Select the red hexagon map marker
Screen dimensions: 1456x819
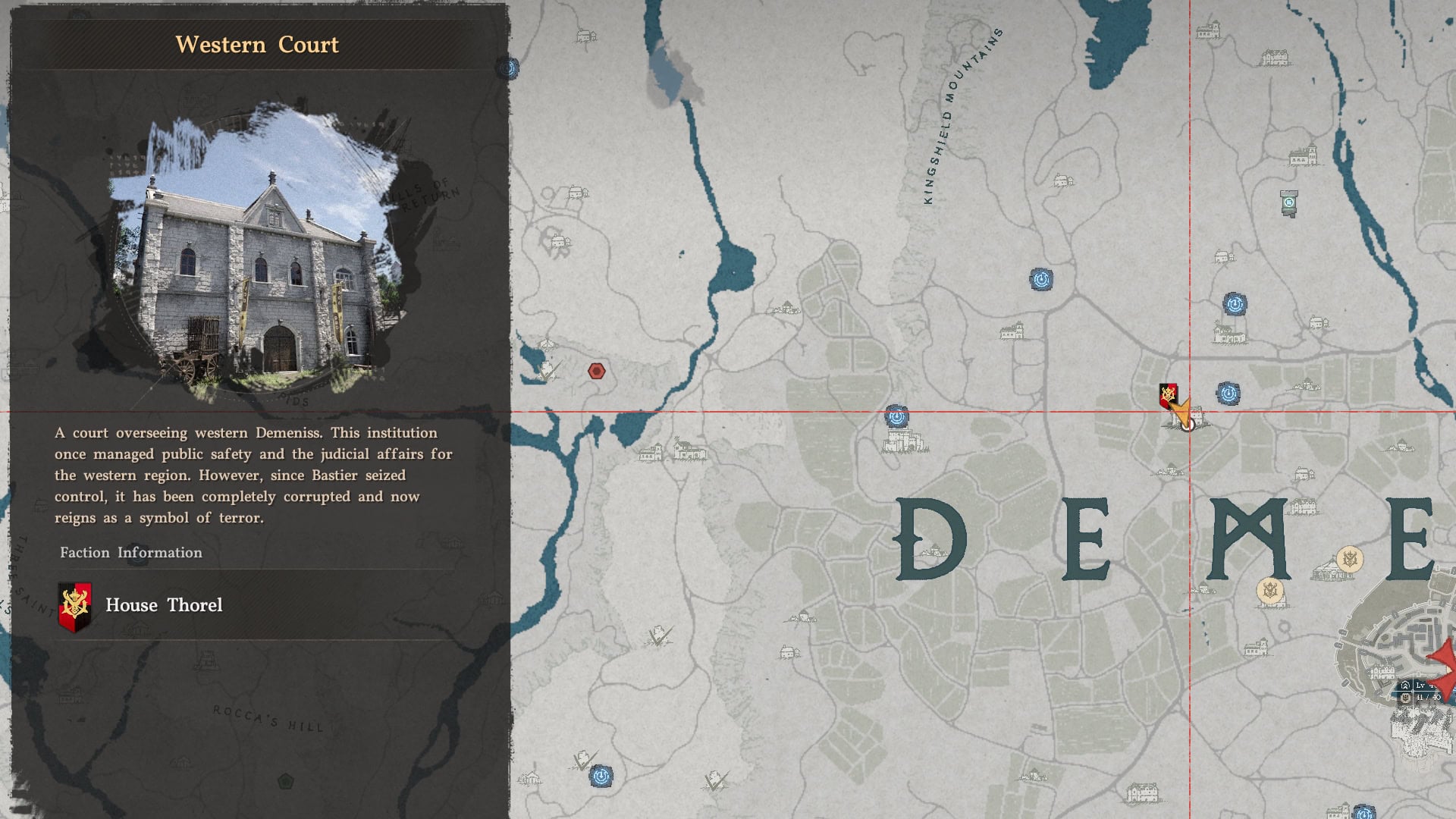pyautogui.click(x=597, y=372)
